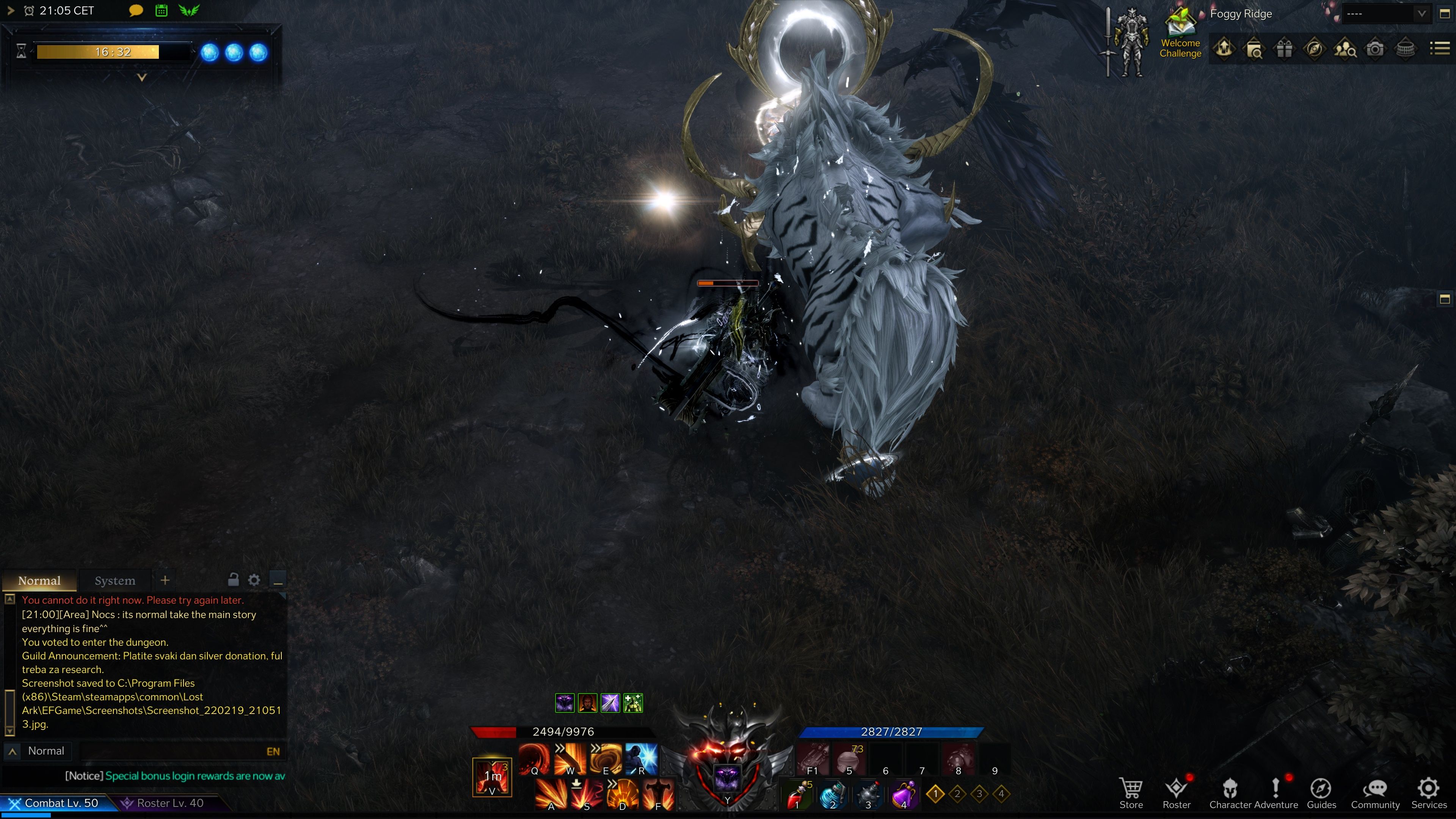Open the green calendar events icon
The image size is (1456, 819).
(161, 11)
